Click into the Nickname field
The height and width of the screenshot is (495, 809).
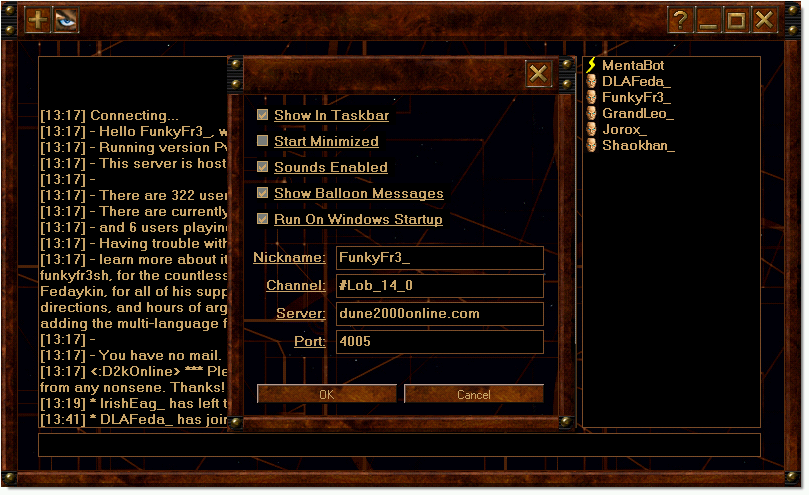point(439,258)
